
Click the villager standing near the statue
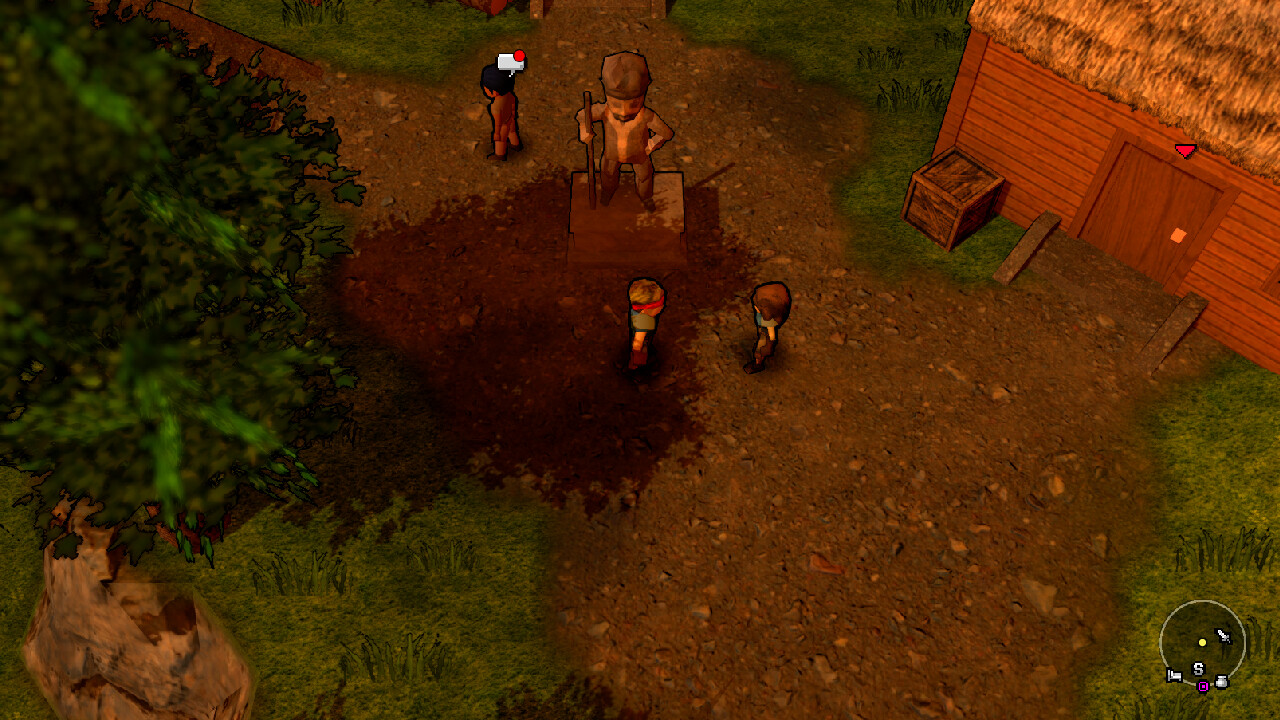505,110
